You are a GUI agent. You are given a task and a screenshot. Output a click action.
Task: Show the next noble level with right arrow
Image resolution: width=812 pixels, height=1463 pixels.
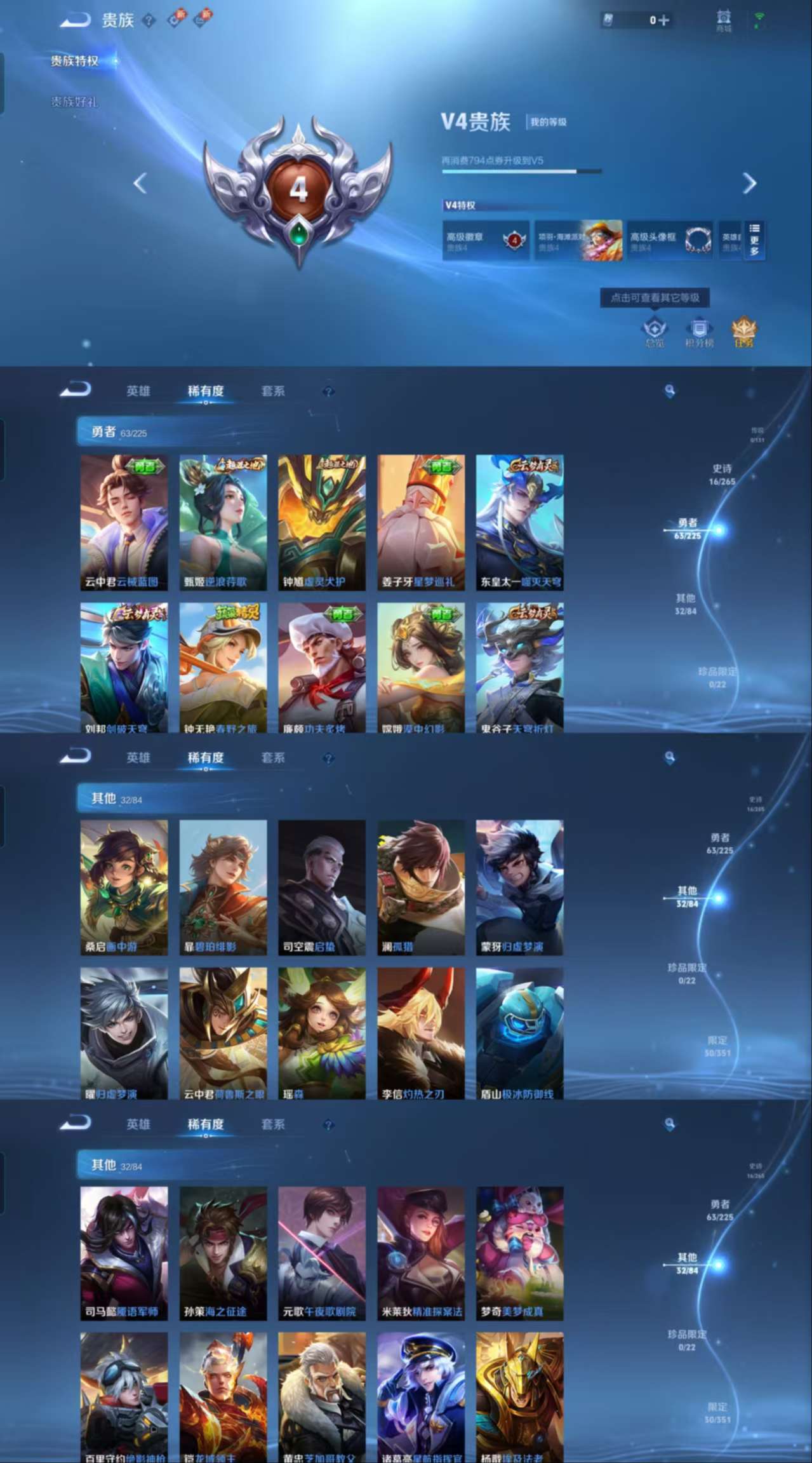[x=750, y=184]
